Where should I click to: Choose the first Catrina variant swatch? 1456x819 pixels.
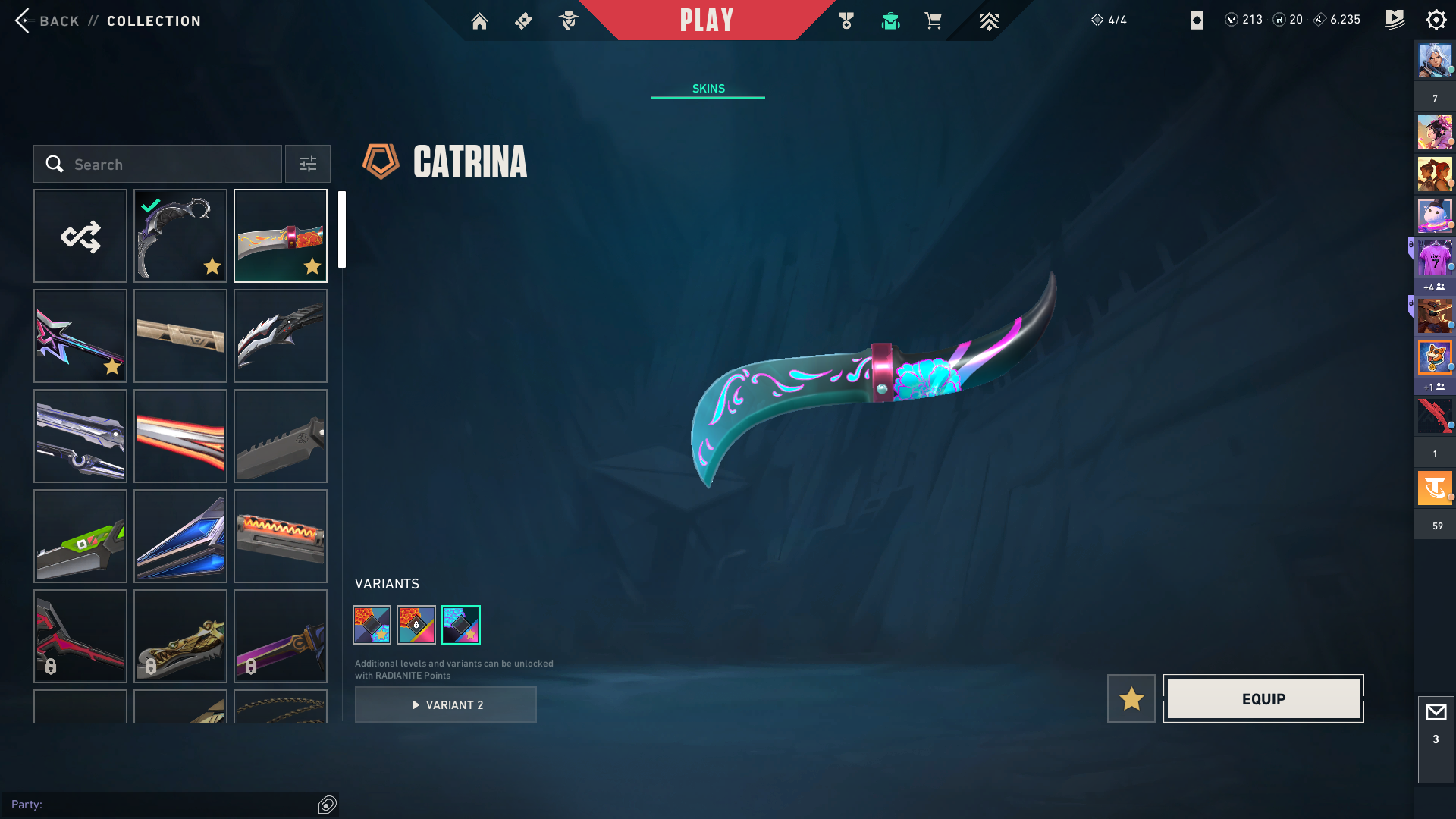[x=372, y=625]
